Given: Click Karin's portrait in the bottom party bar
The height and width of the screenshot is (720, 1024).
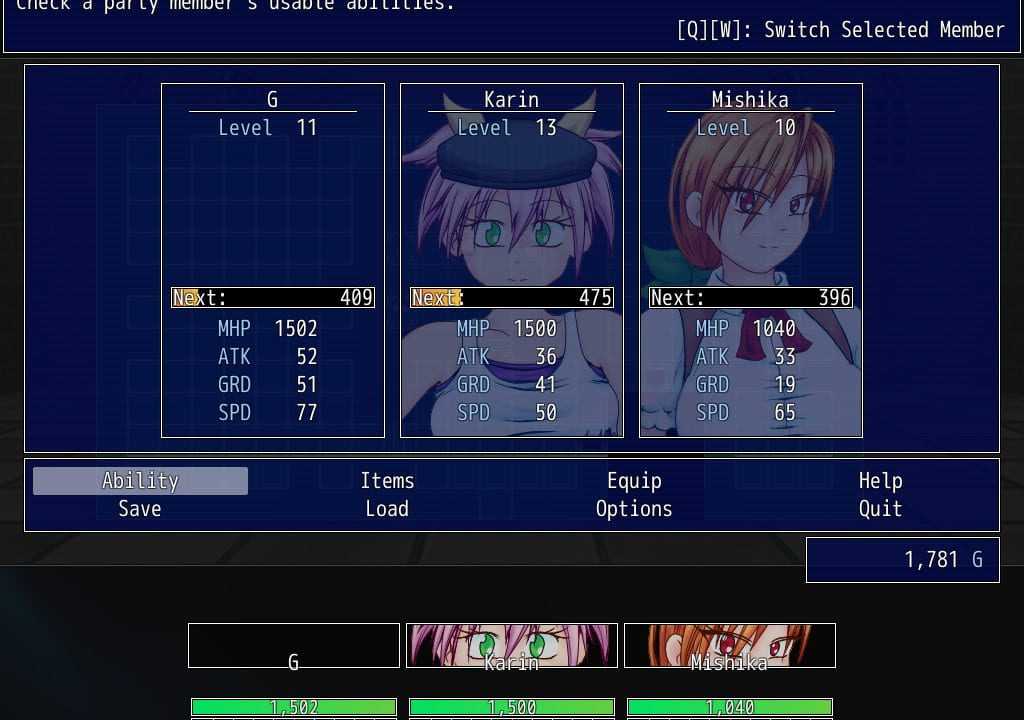Looking at the screenshot, I should tap(512, 645).
